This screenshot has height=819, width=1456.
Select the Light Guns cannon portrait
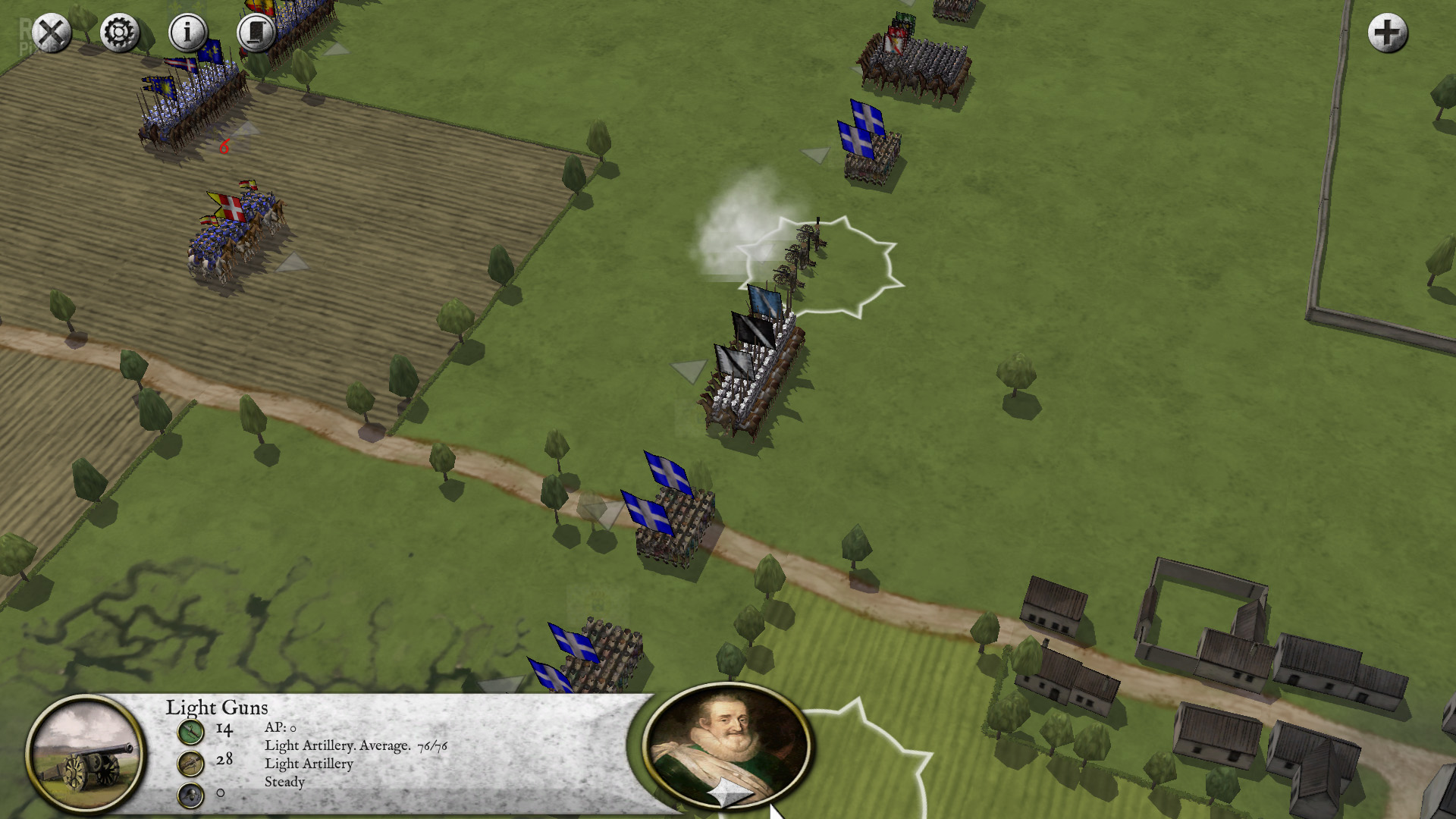click(86, 752)
